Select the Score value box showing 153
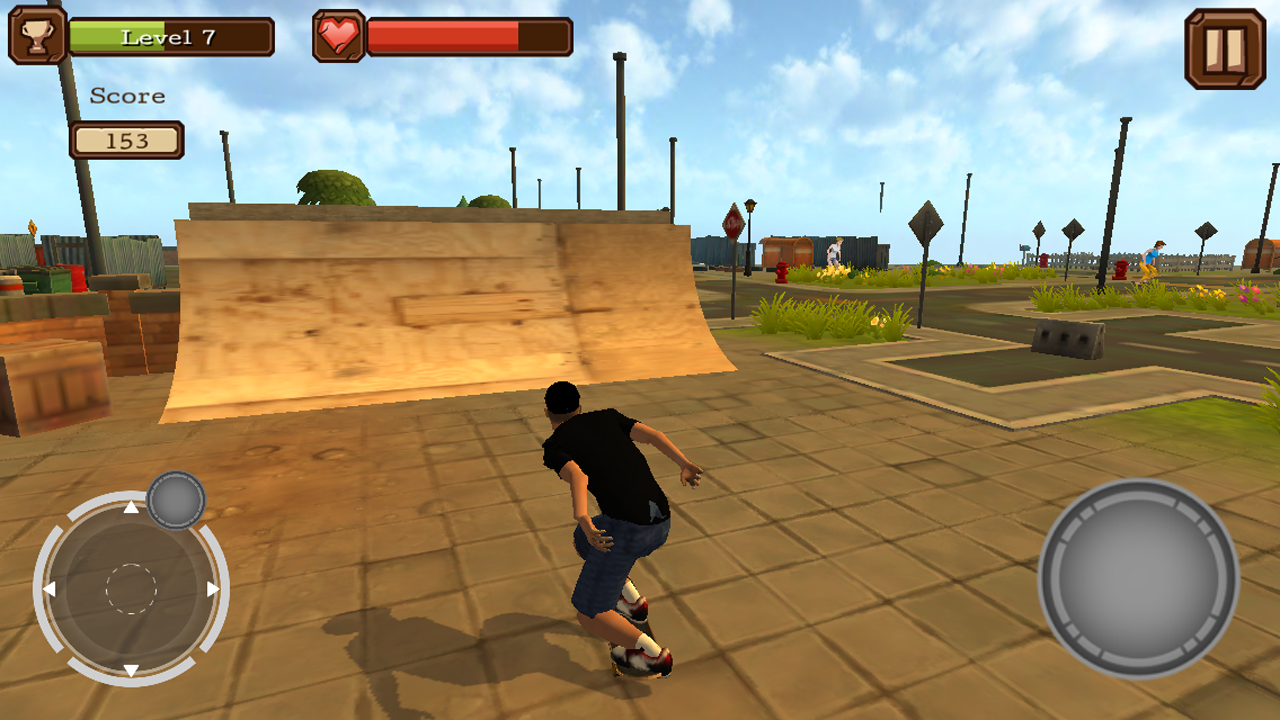The width and height of the screenshot is (1280, 720). click(x=126, y=141)
